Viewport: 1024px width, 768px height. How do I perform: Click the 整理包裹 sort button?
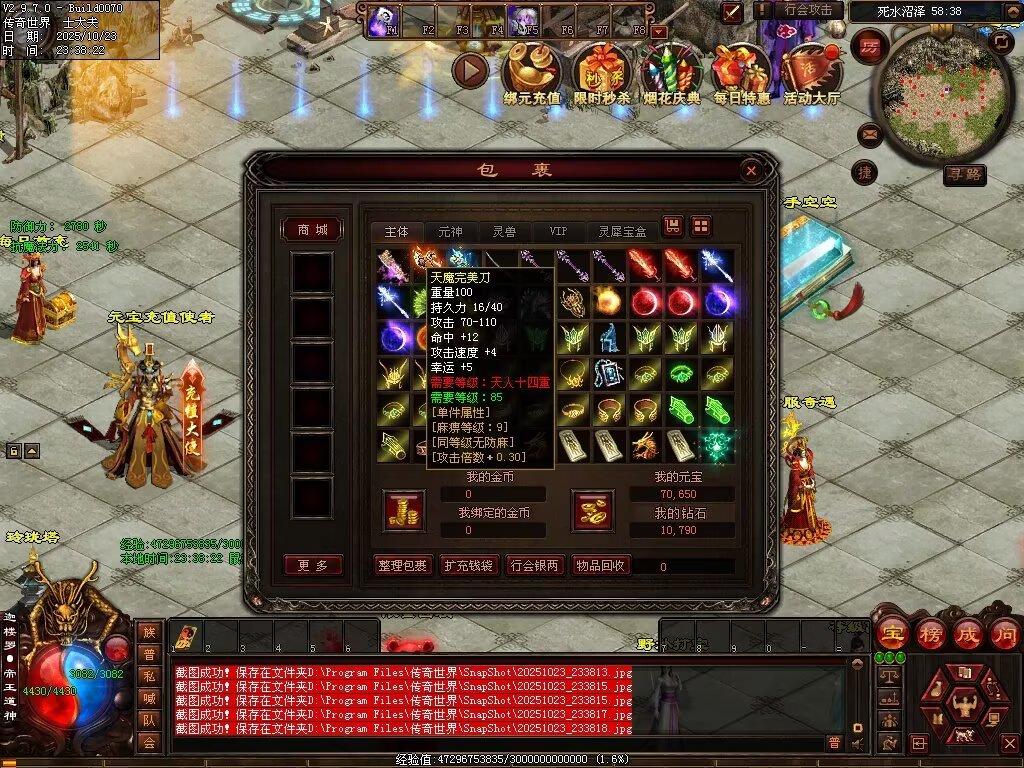coord(403,566)
